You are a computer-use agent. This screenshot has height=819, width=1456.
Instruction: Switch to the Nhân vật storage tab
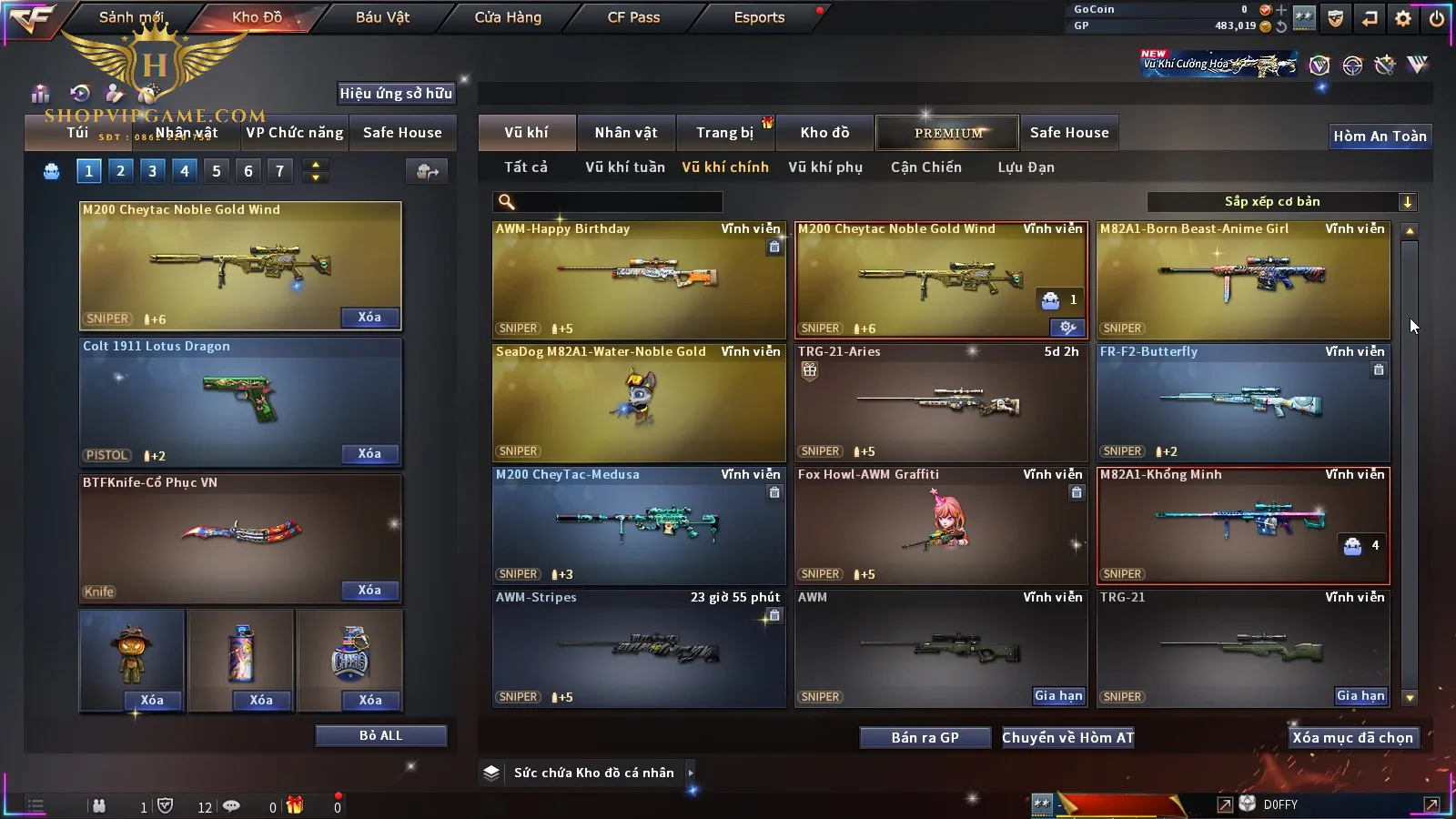coord(626,133)
